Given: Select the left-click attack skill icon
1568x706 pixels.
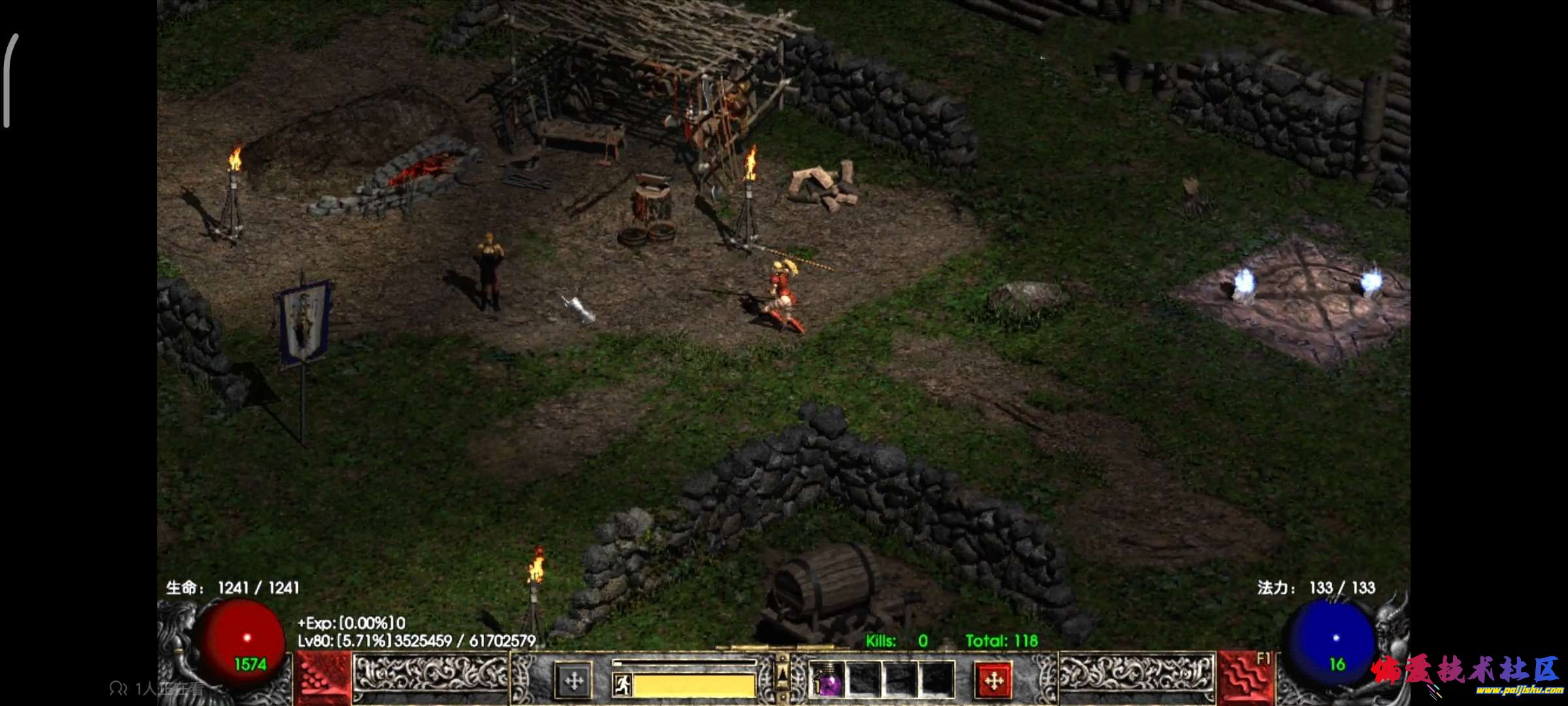Looking at the screenshot, I should pos(322,680).
